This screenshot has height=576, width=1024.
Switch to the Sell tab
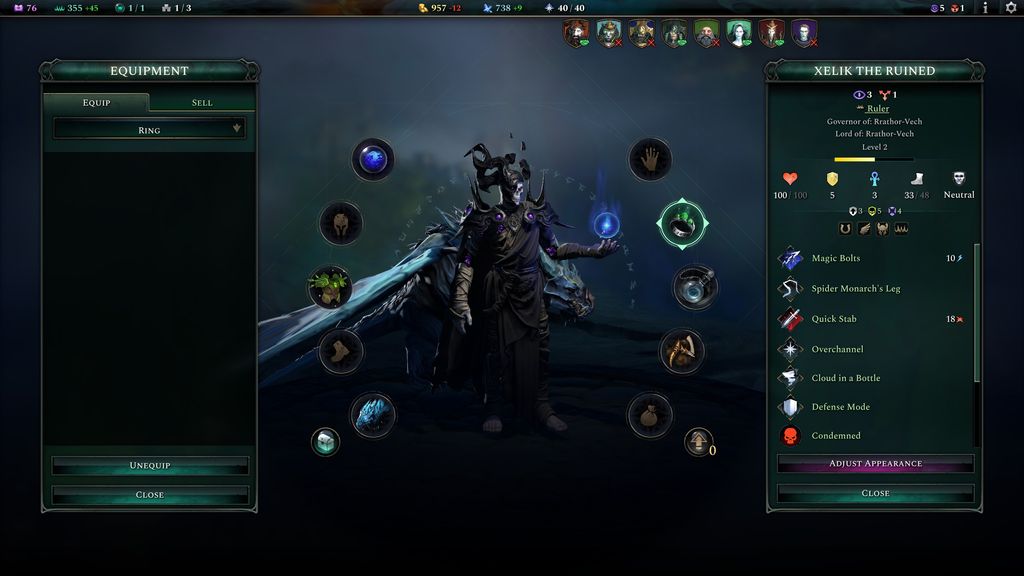(202, 103)
